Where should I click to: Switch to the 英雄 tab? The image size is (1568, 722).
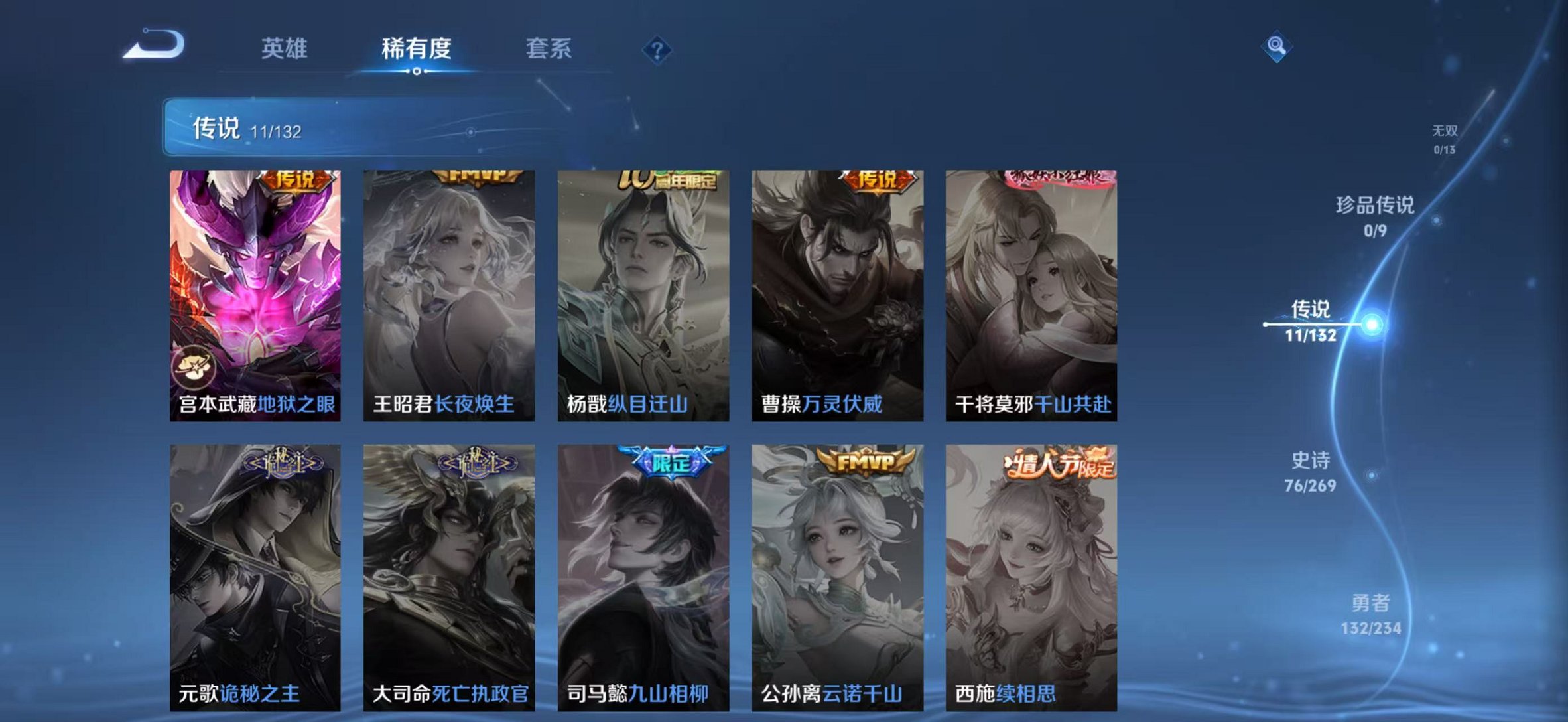pyautogui.click(x=285, y=48)
